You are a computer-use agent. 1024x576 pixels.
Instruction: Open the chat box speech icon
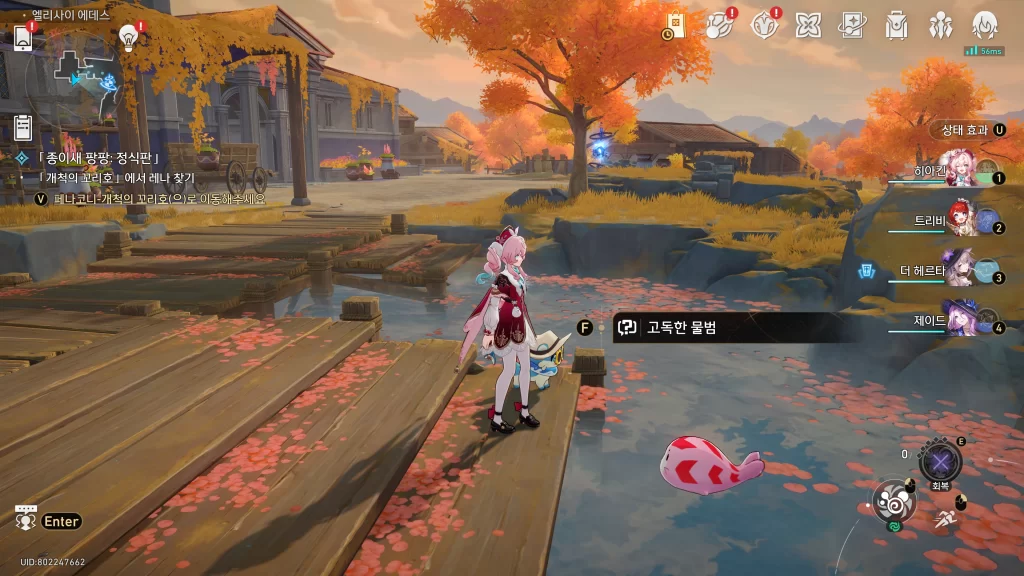26,518
